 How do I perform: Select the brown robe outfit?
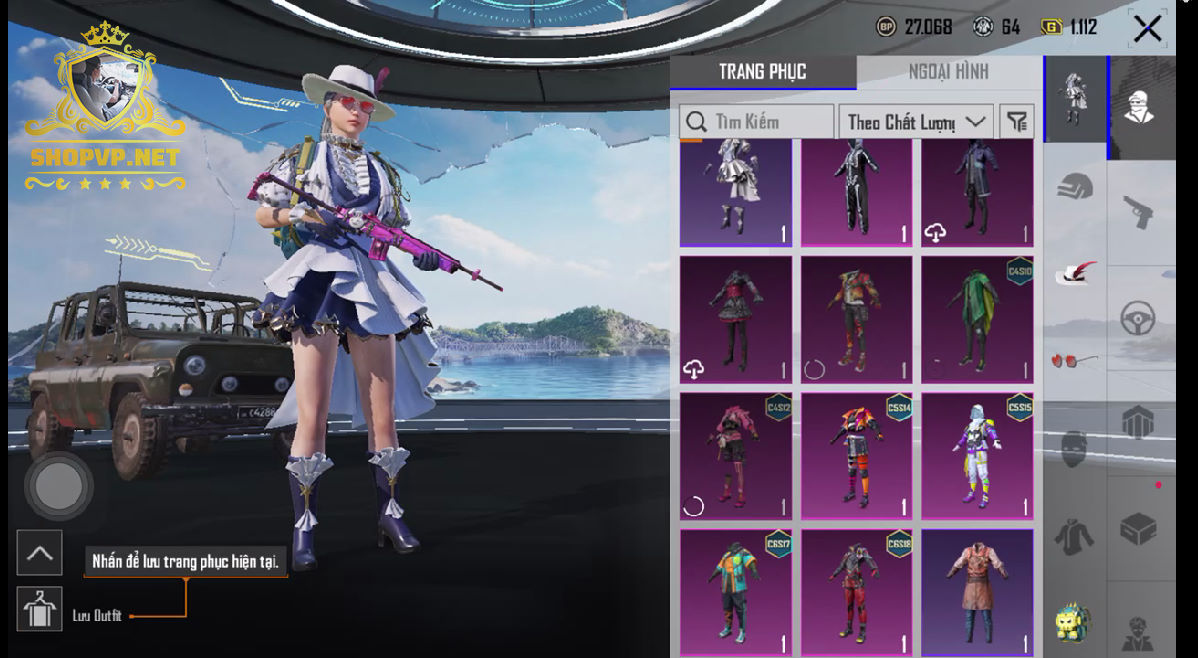point(977,592)
